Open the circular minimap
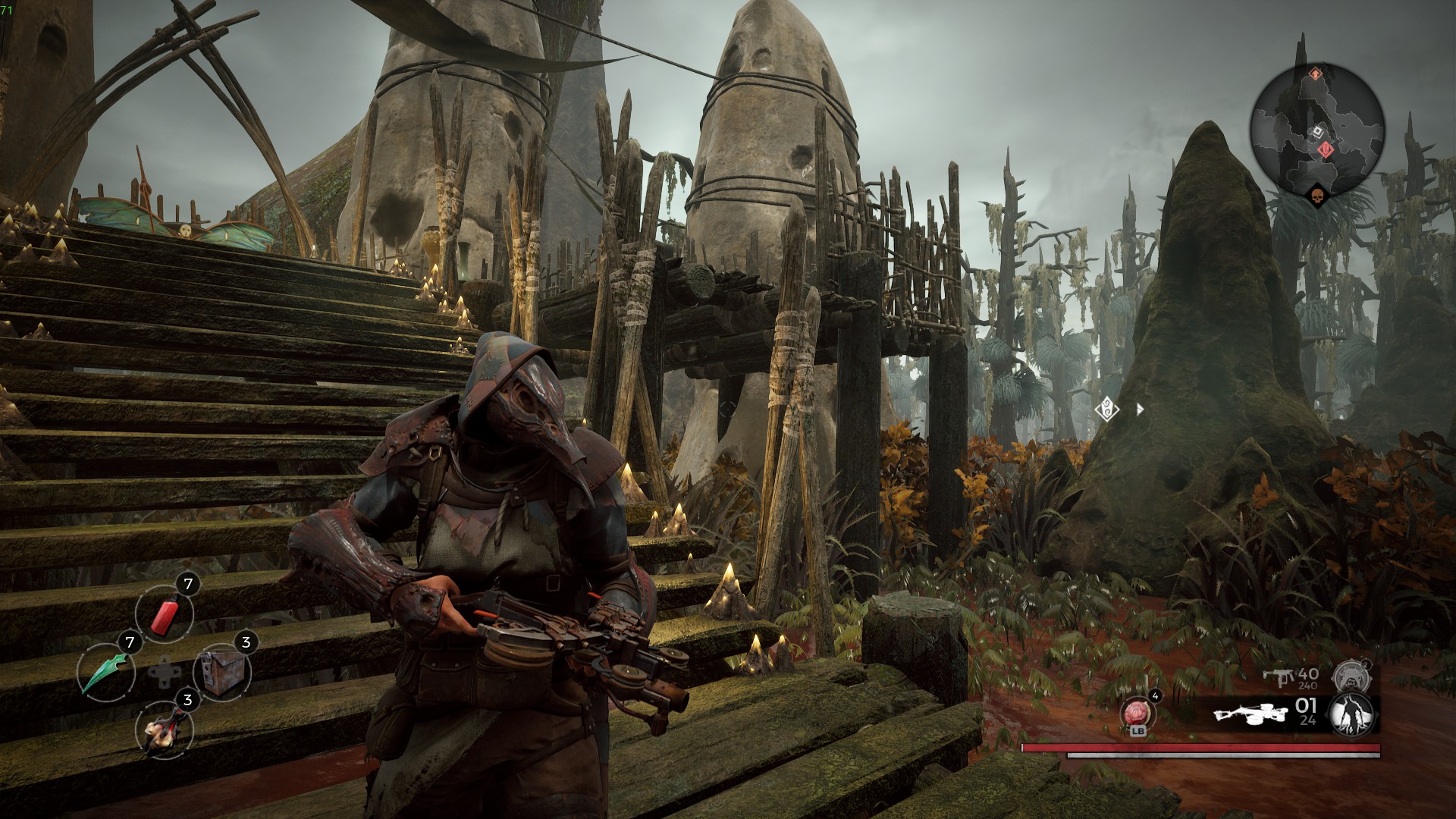The image size is (1456, 819). tap(1316, 130)
